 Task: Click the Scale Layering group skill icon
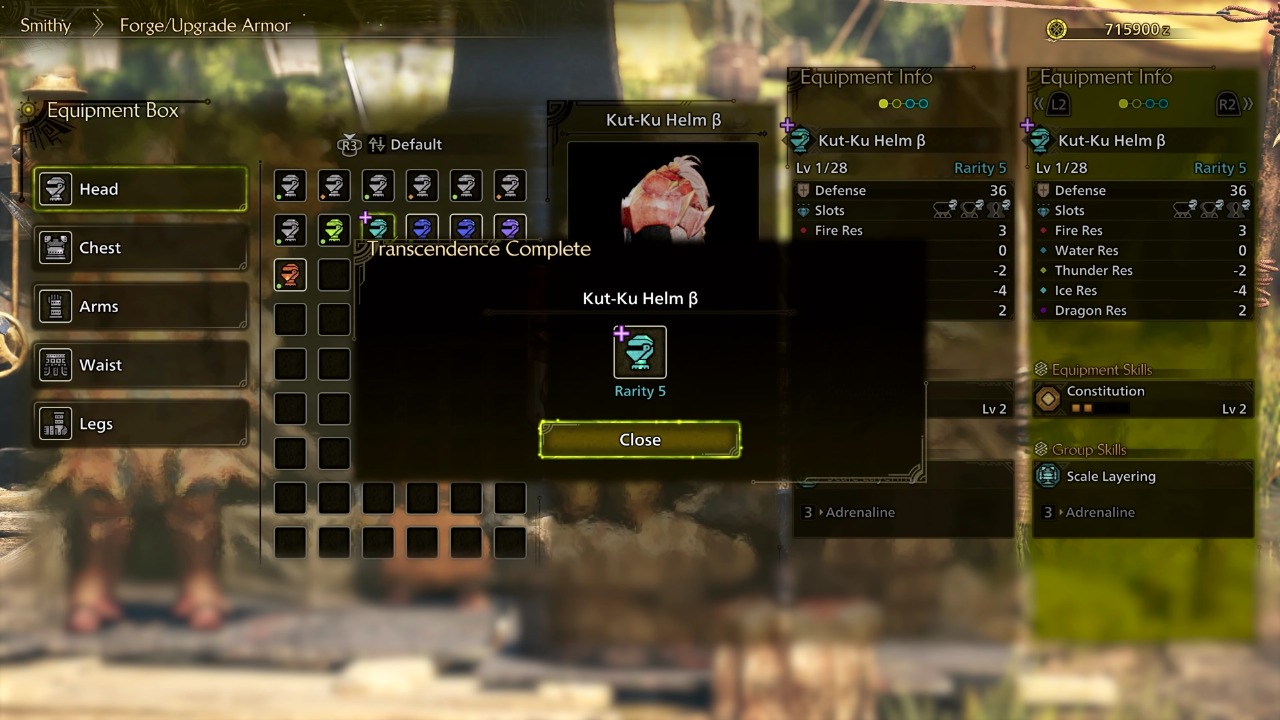pos(1047,476)
